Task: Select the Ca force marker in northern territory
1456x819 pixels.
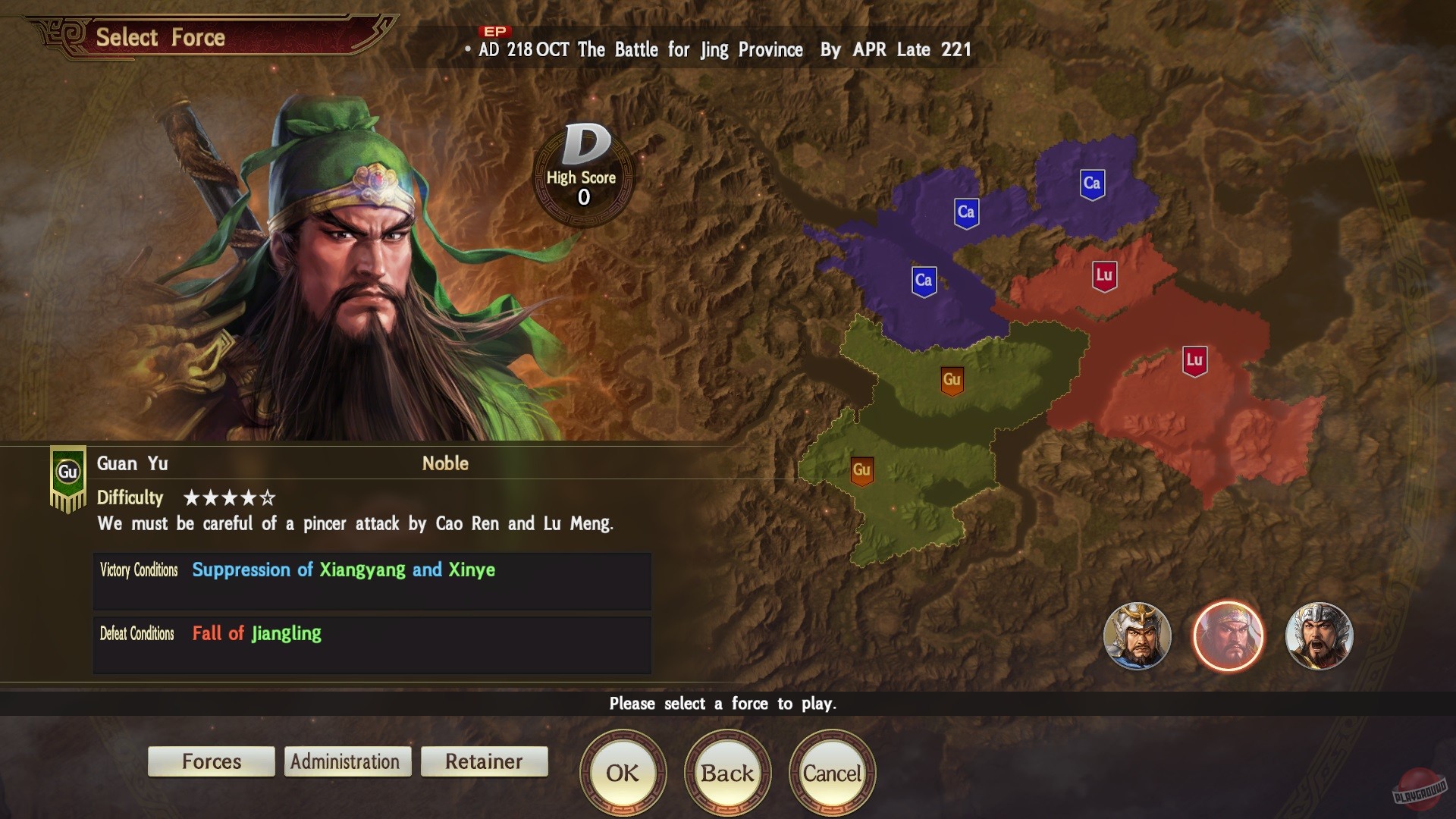Action: tap(965, 212)
